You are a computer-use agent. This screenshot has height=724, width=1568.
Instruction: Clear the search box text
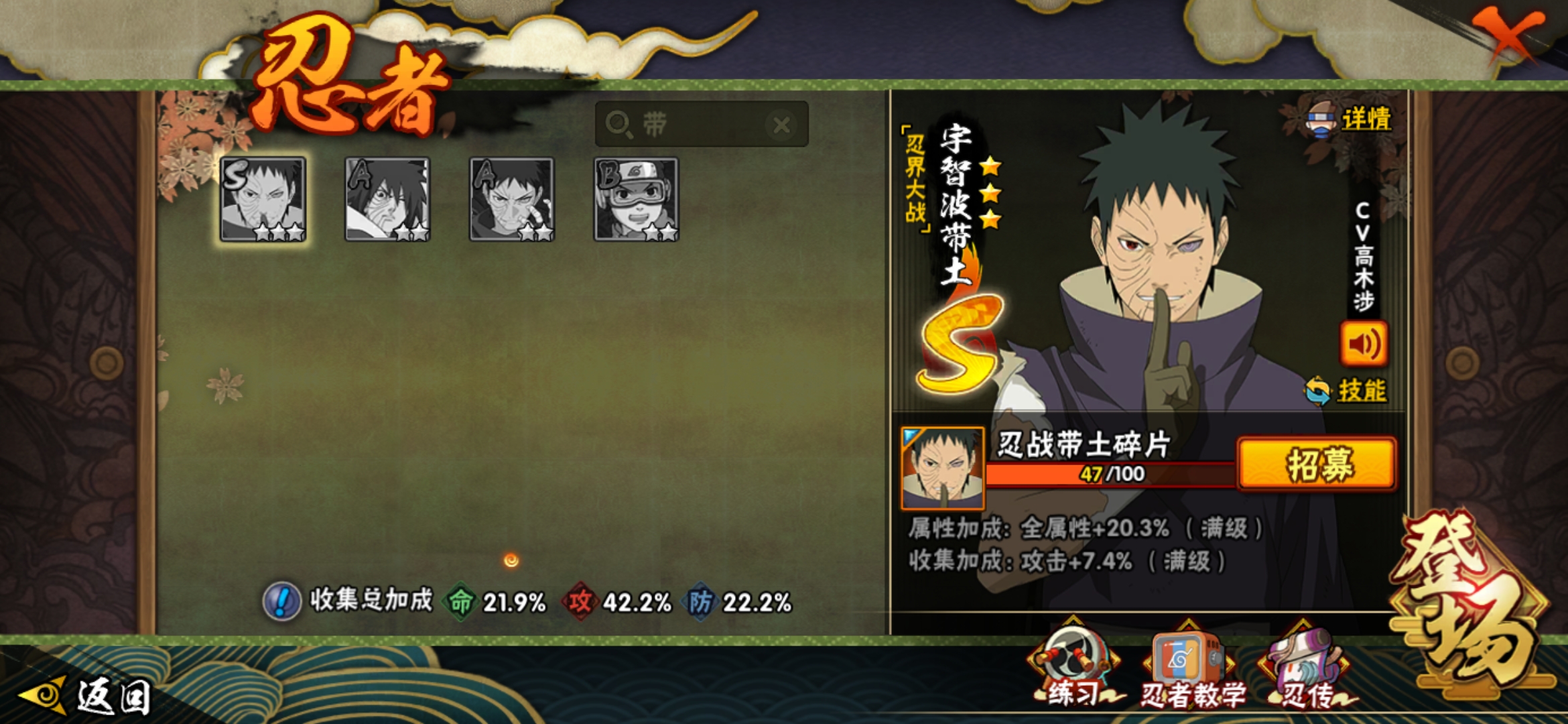coord(781,125)
